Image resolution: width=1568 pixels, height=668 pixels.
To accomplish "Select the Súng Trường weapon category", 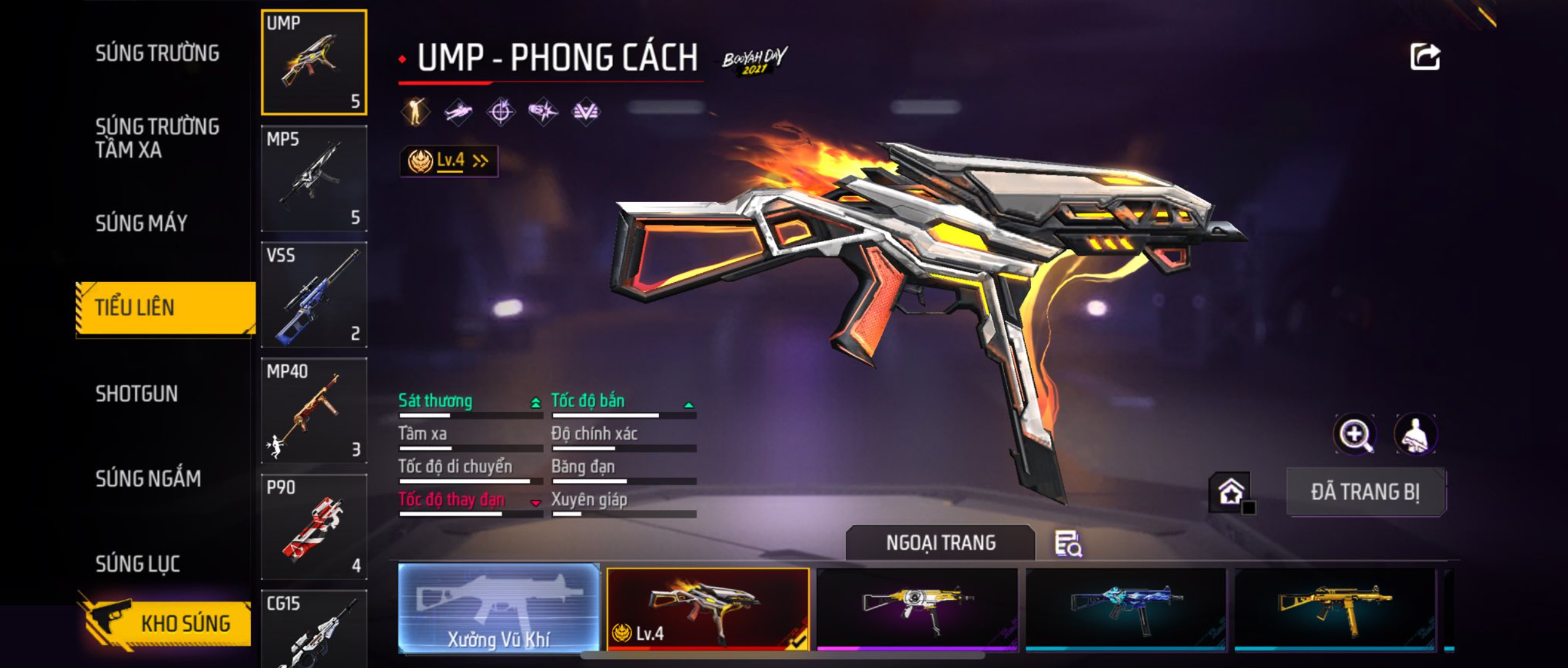I will click(x=157, y=53).
